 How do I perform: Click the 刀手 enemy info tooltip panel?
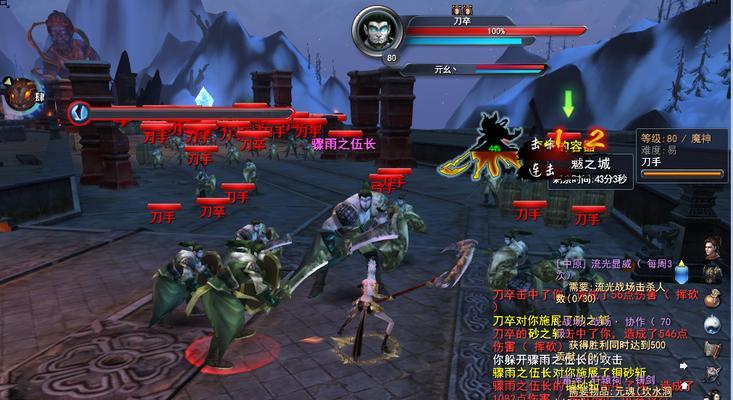click(x=682, y=155)
